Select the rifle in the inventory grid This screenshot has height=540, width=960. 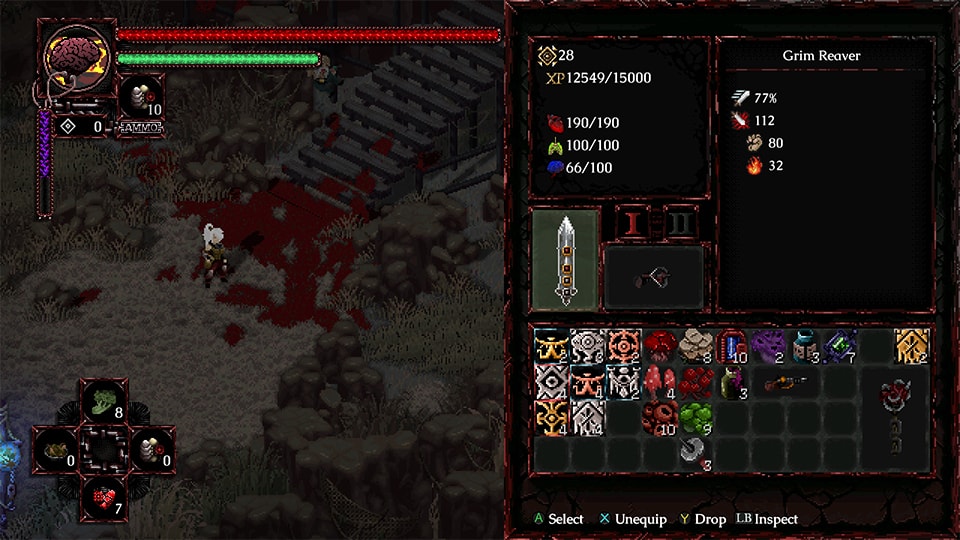click(786, 382)
